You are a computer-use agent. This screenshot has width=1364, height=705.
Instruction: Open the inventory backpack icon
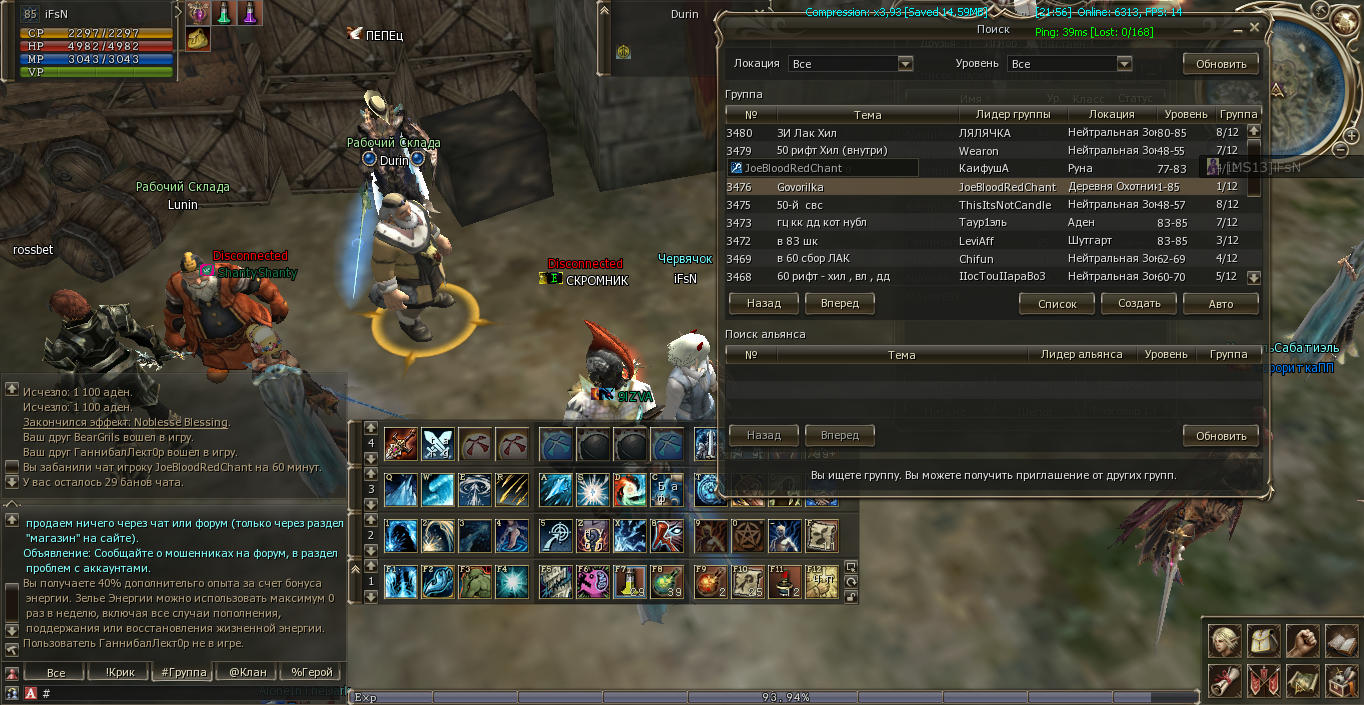point(1263,640)
